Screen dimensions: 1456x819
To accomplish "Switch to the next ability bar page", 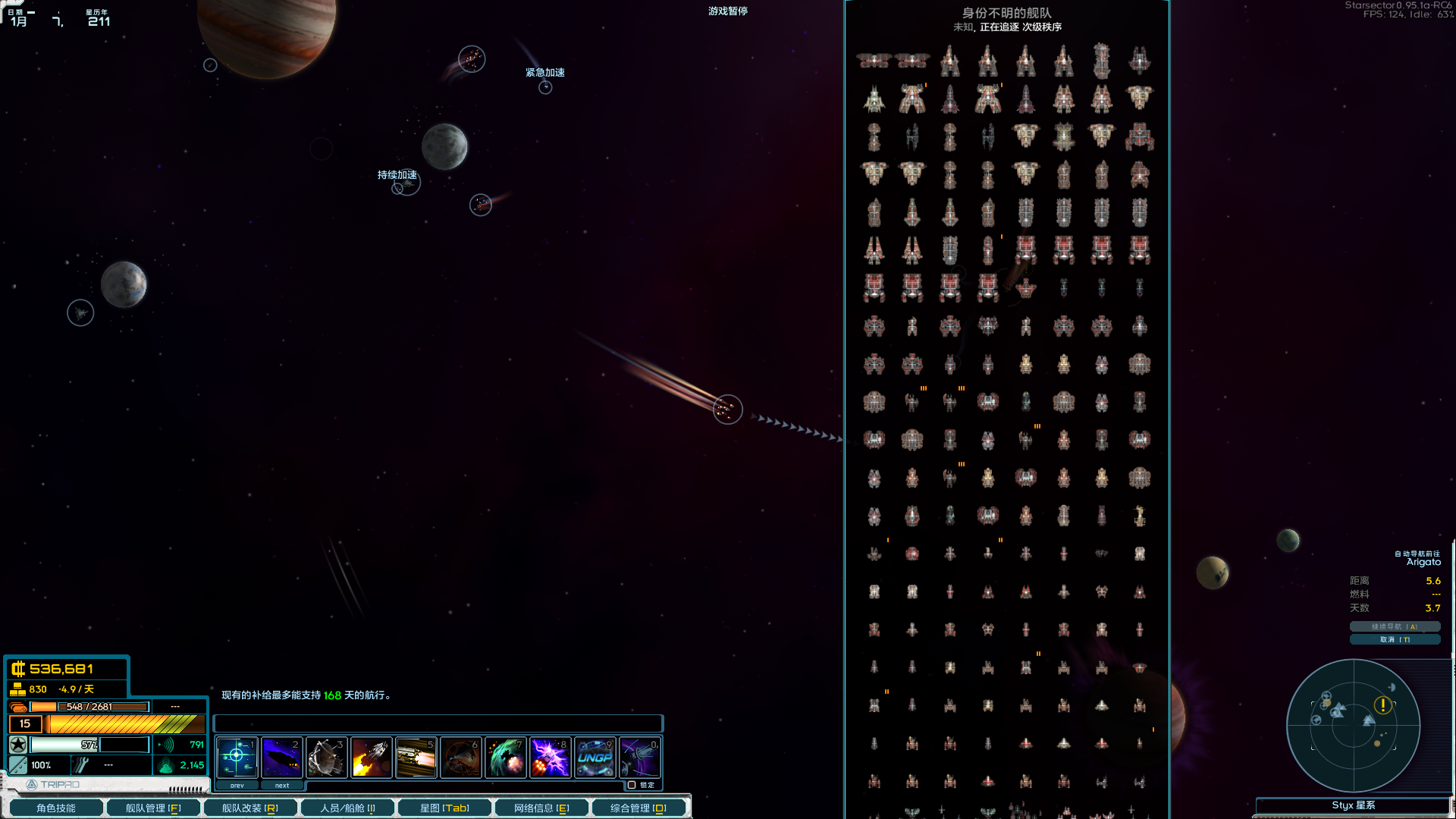I will 282,785.
